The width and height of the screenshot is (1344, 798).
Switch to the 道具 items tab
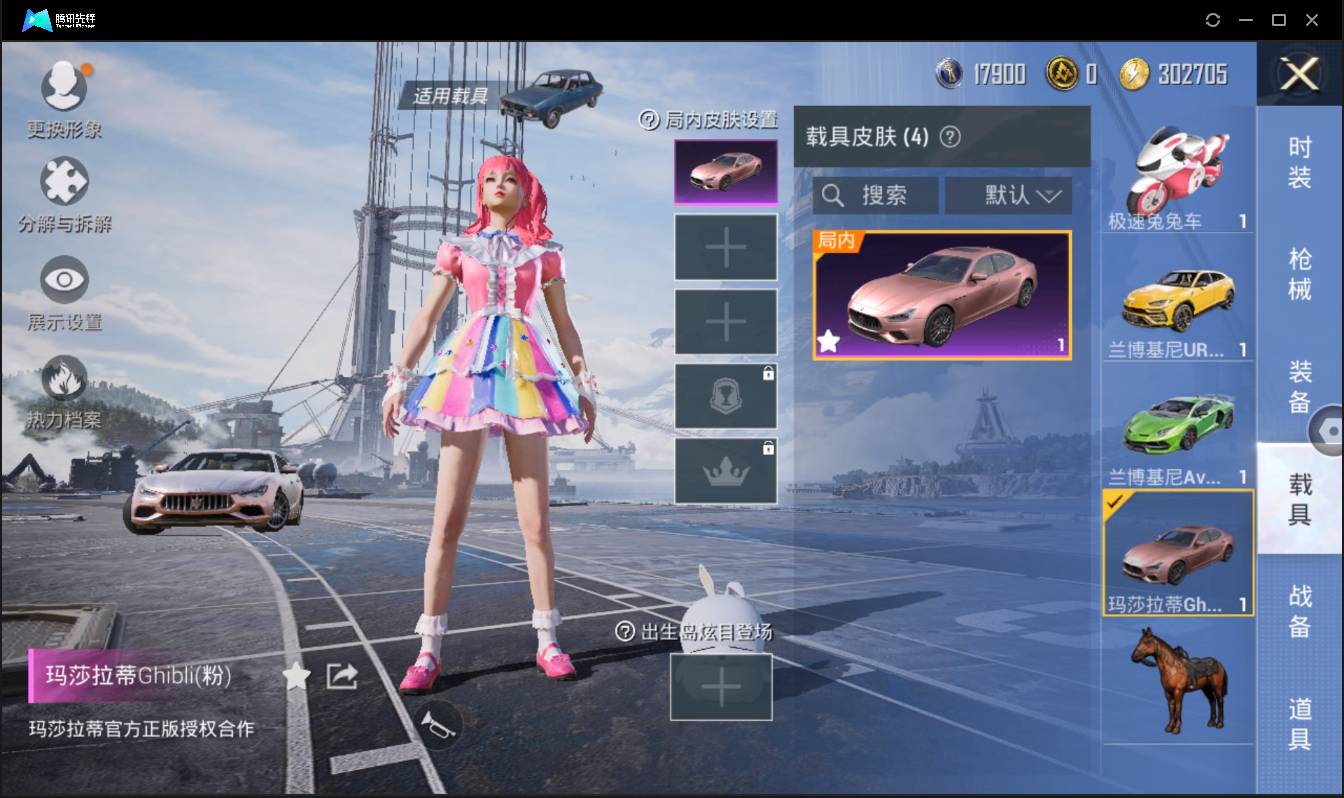point(1300,722)
